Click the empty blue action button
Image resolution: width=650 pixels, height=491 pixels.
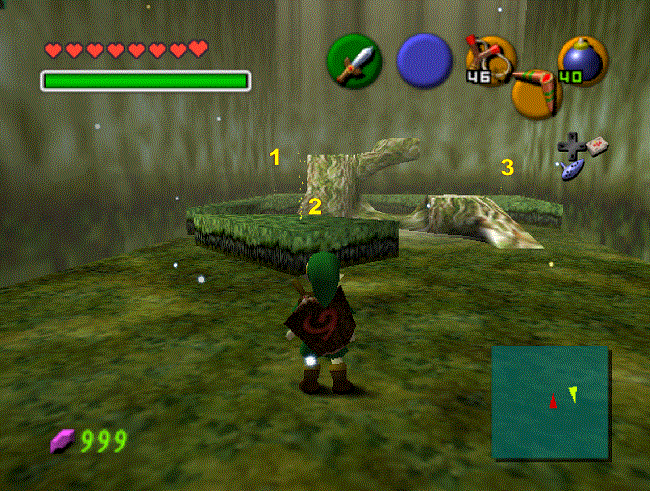click(x=424, y=60)
